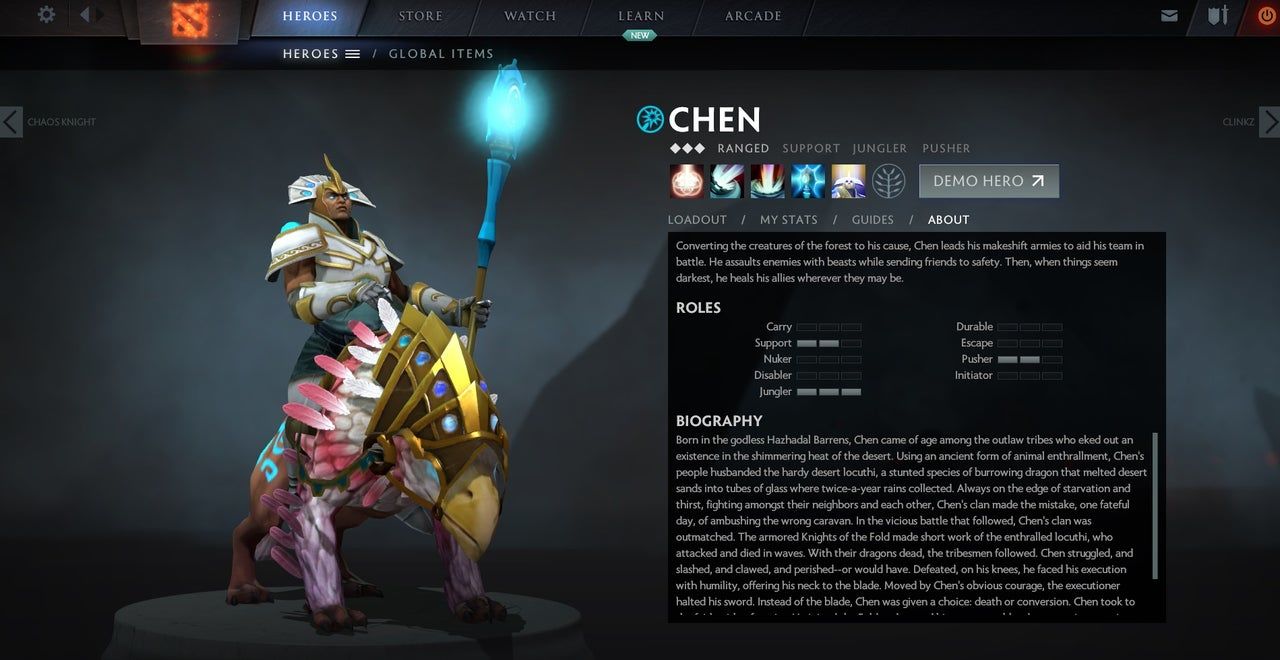Open the Store tab
The height and width of the screenshot is (660, 1280).
point(420,16)
